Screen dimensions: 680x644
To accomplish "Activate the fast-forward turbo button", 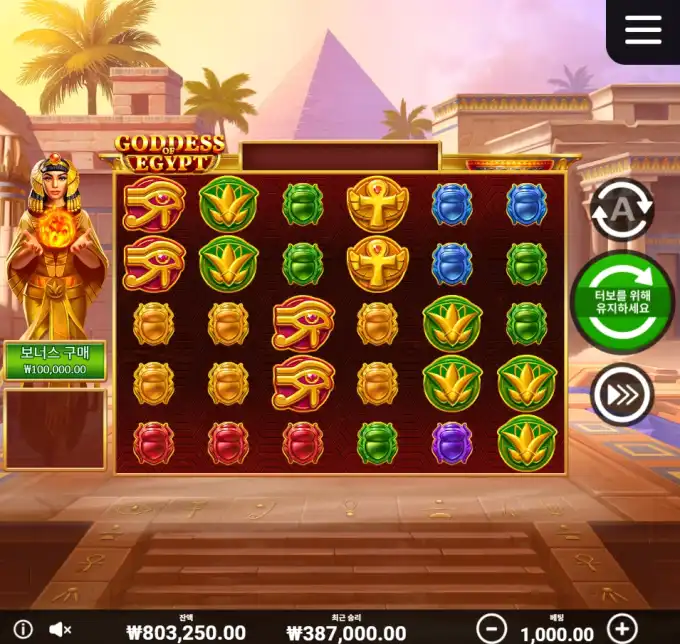I will [x=621, y=396].
